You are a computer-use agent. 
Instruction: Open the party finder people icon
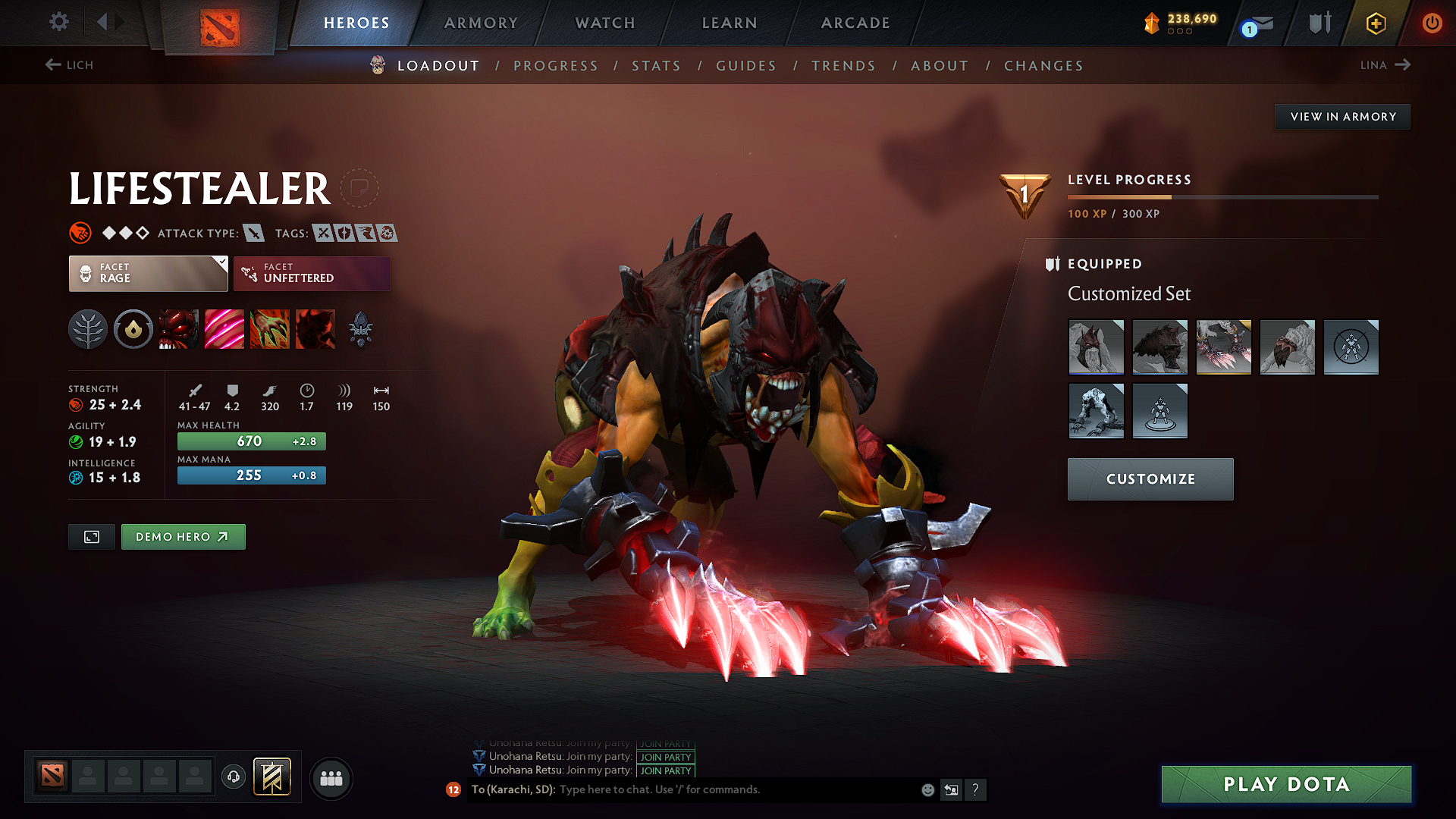pyautogui.click(x=331, y=777)
